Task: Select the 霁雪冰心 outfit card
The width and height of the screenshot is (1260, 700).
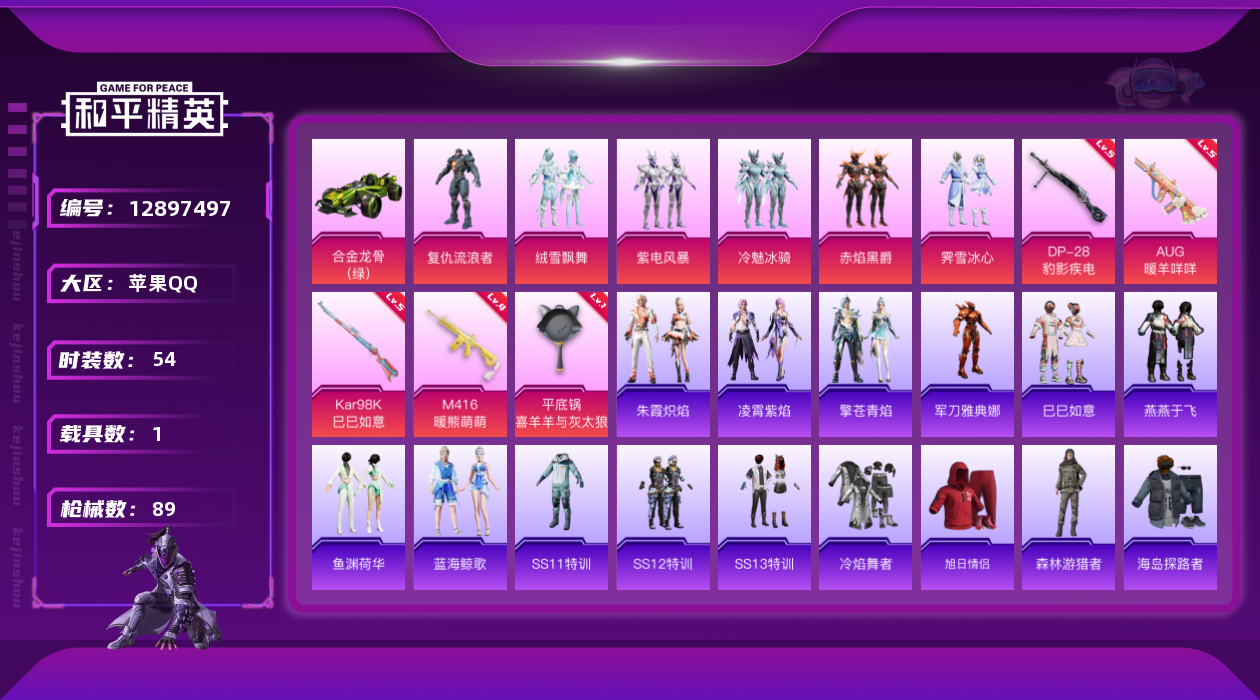Action: coord(967,211)
